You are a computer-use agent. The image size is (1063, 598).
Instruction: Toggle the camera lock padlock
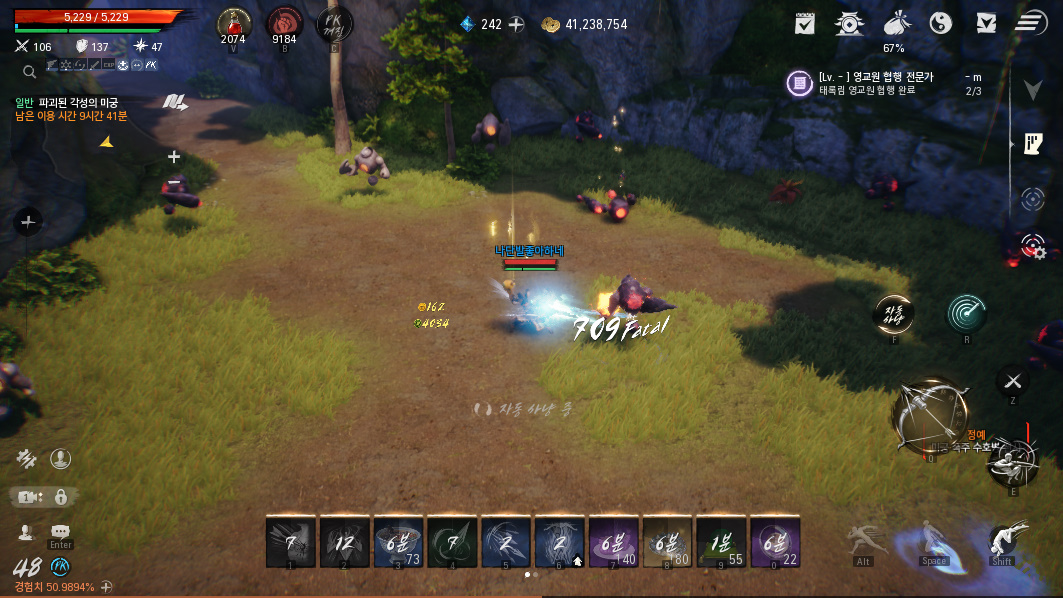61,497
